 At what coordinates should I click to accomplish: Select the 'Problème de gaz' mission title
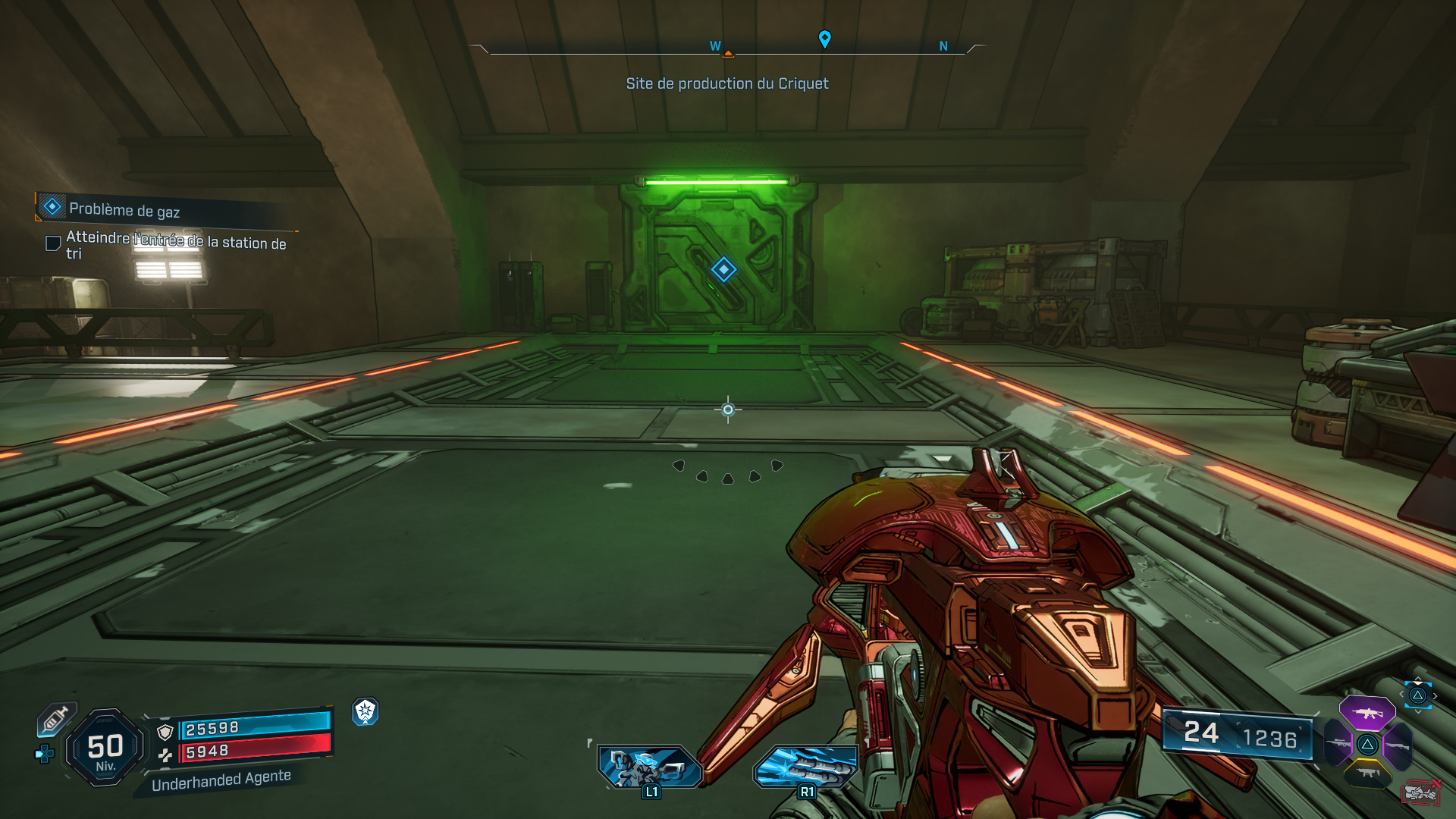[x=124, y=210]
